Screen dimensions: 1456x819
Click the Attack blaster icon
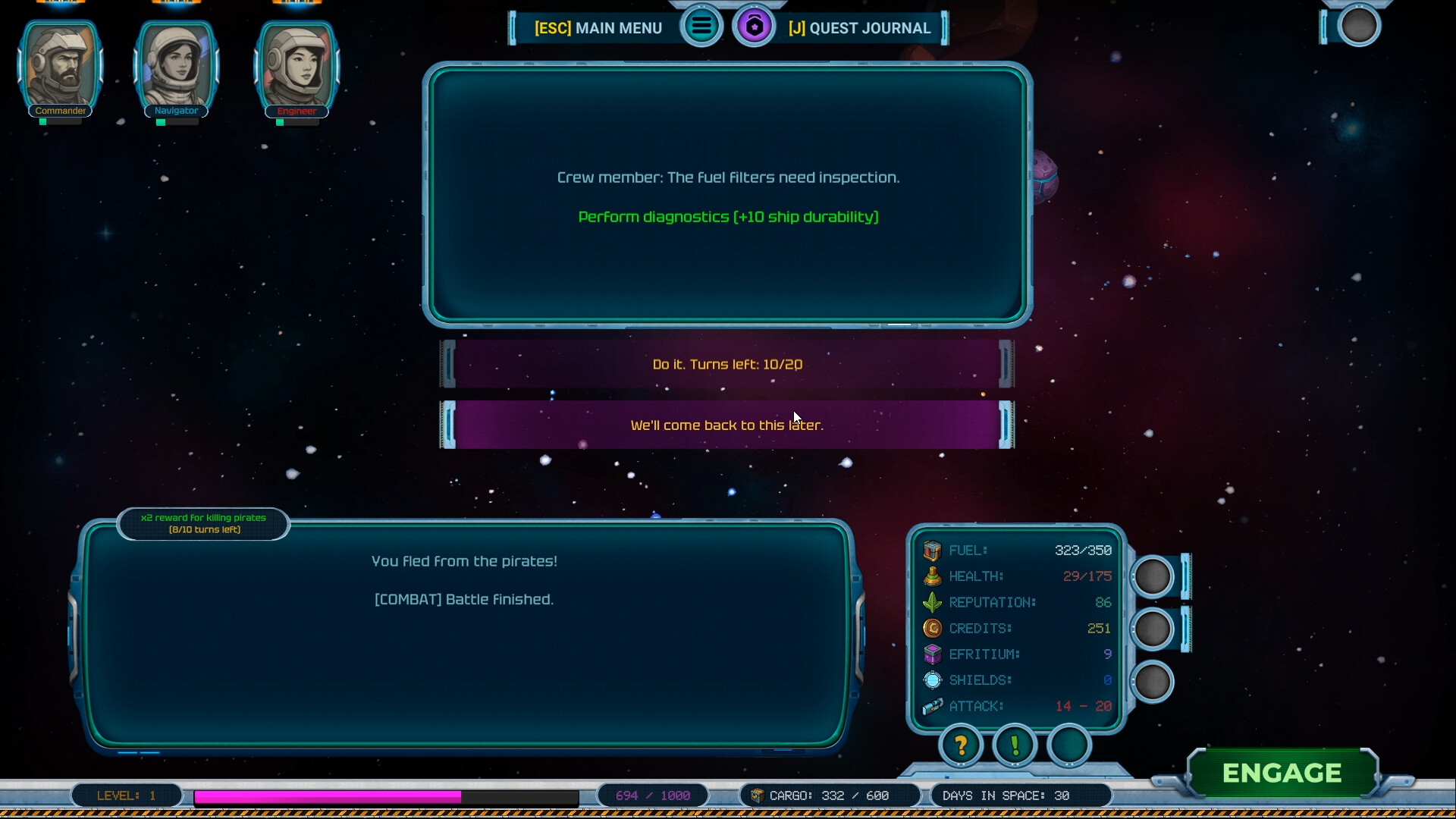(932, 706)
